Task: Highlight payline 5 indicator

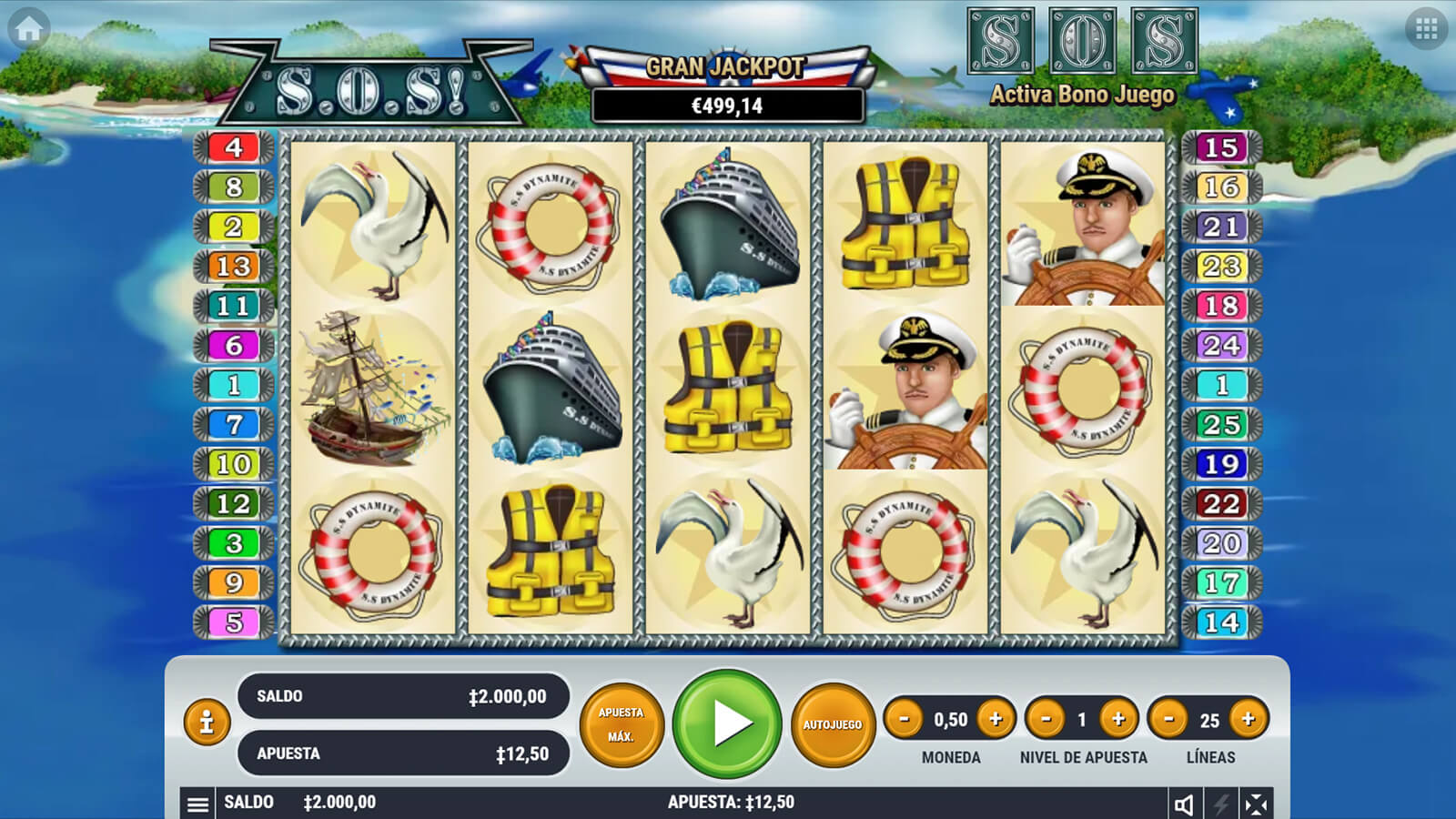Action: (234, 622)
